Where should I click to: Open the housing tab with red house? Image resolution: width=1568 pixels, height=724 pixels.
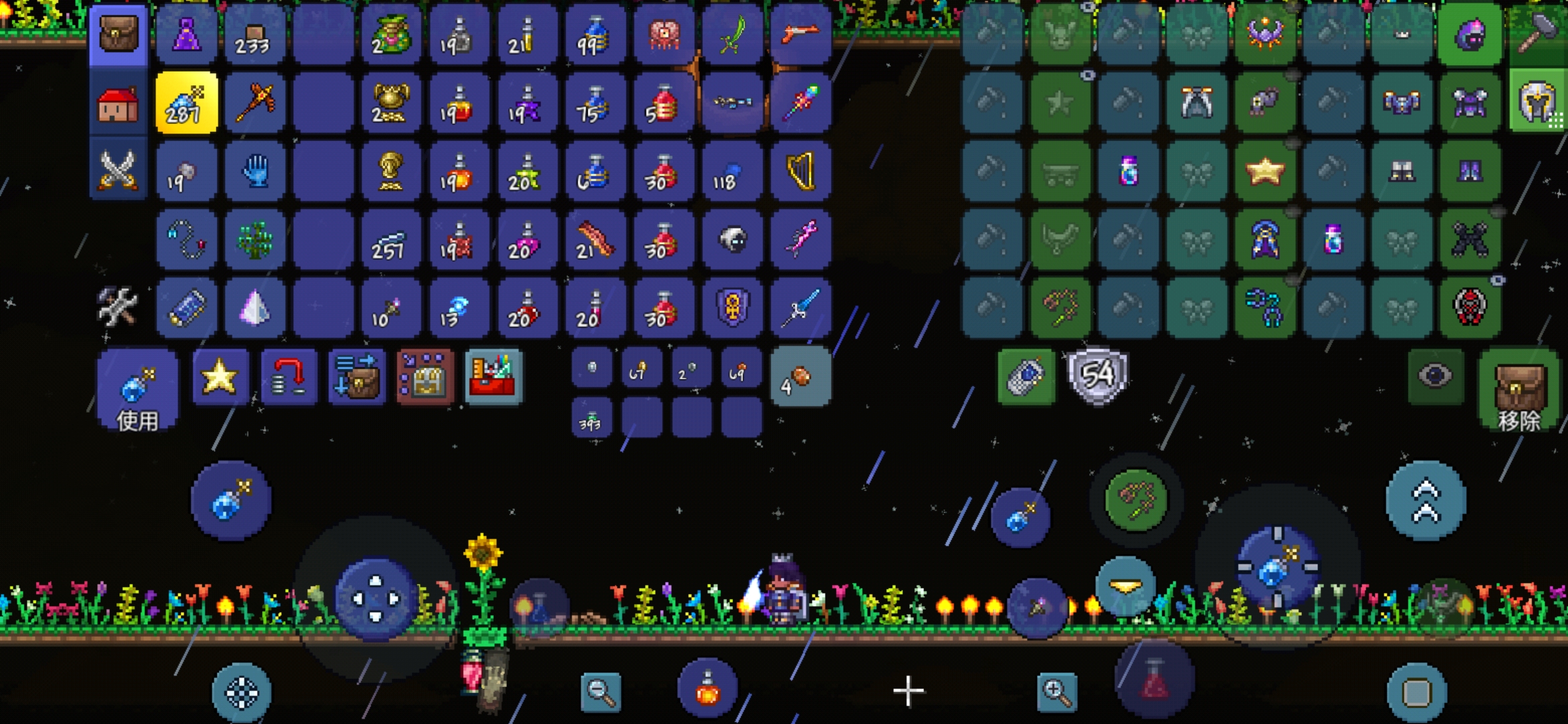(x=118, y=105)
